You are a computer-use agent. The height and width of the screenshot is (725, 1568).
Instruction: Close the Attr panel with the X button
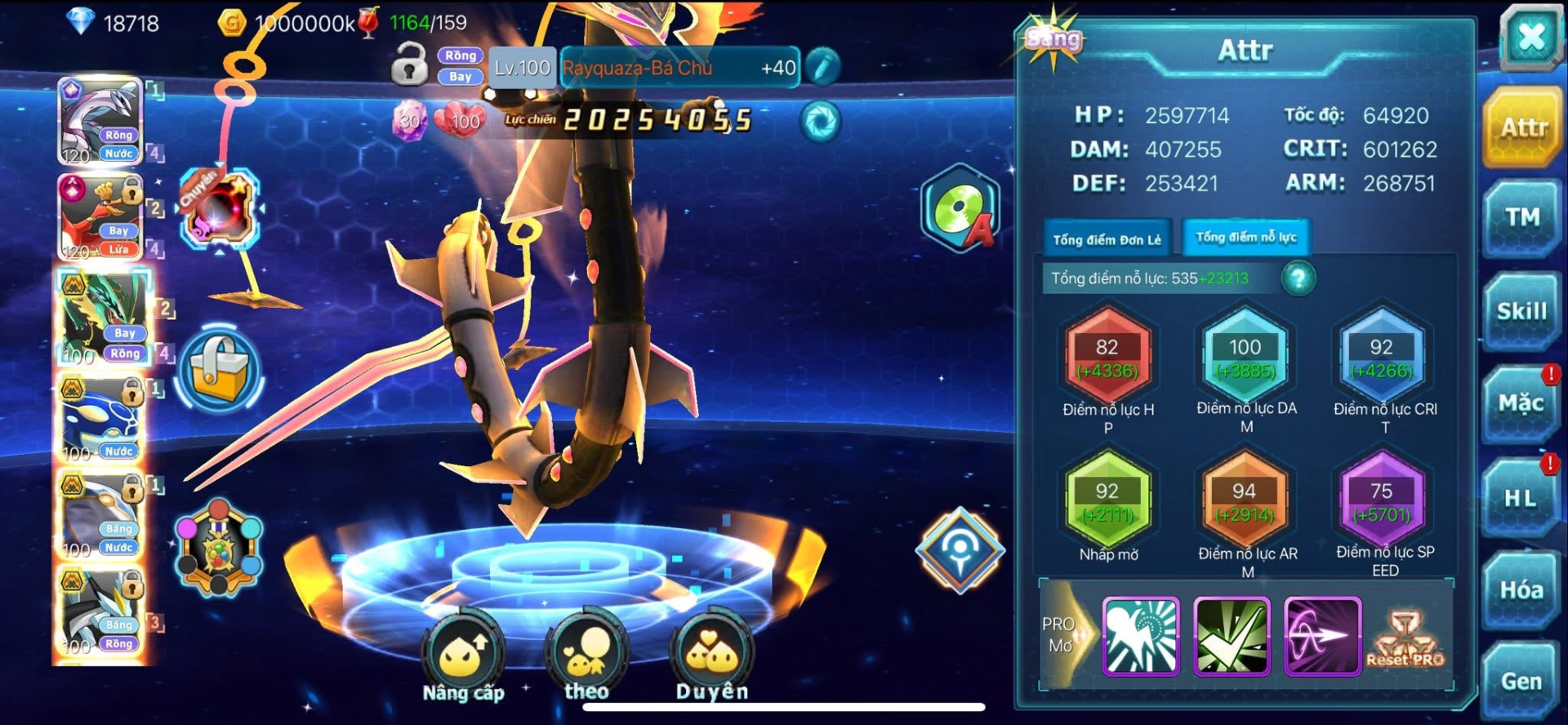tap(1530, 37)
